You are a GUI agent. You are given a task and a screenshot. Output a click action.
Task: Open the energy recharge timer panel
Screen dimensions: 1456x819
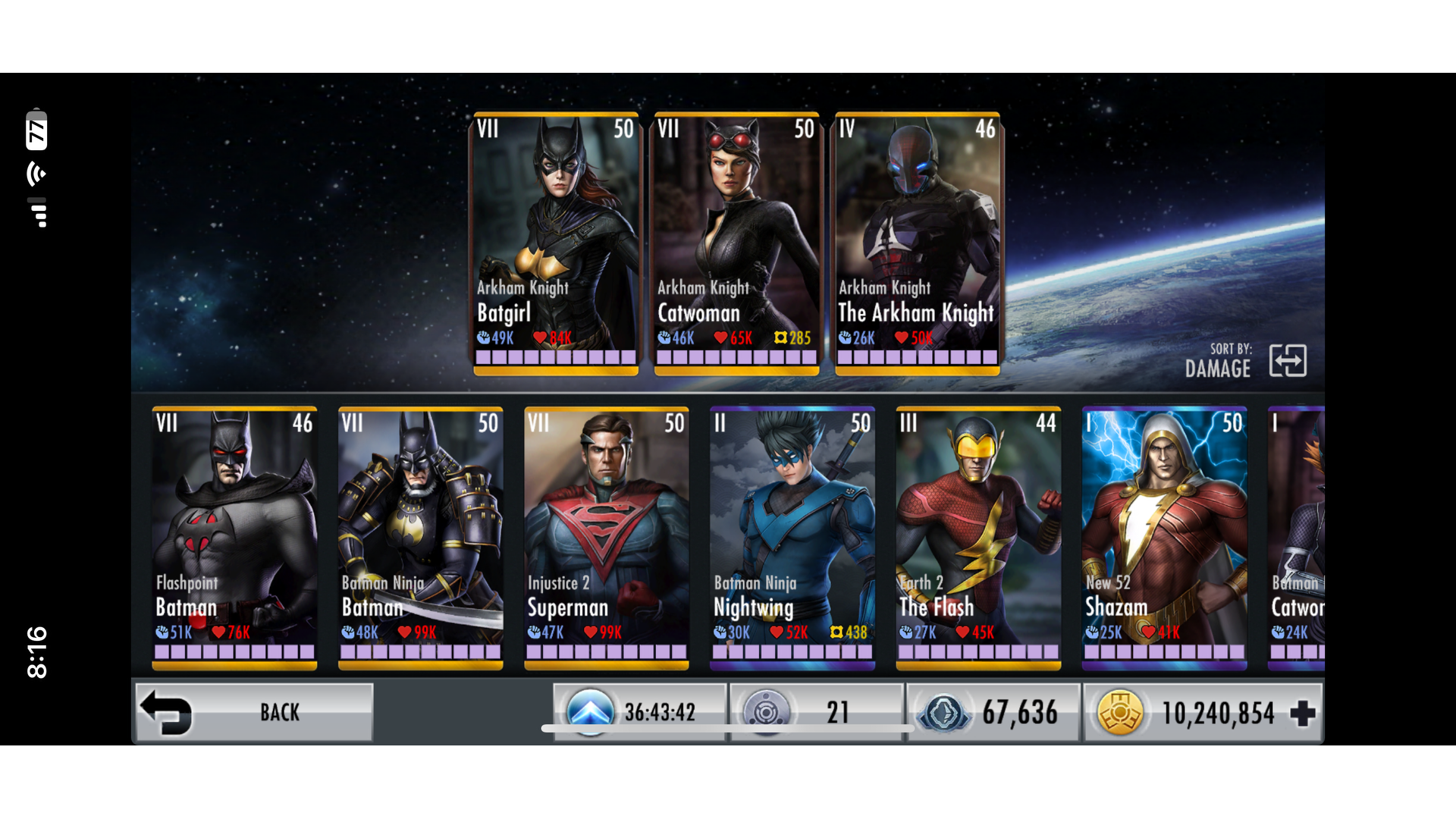[x=640, y=712]
